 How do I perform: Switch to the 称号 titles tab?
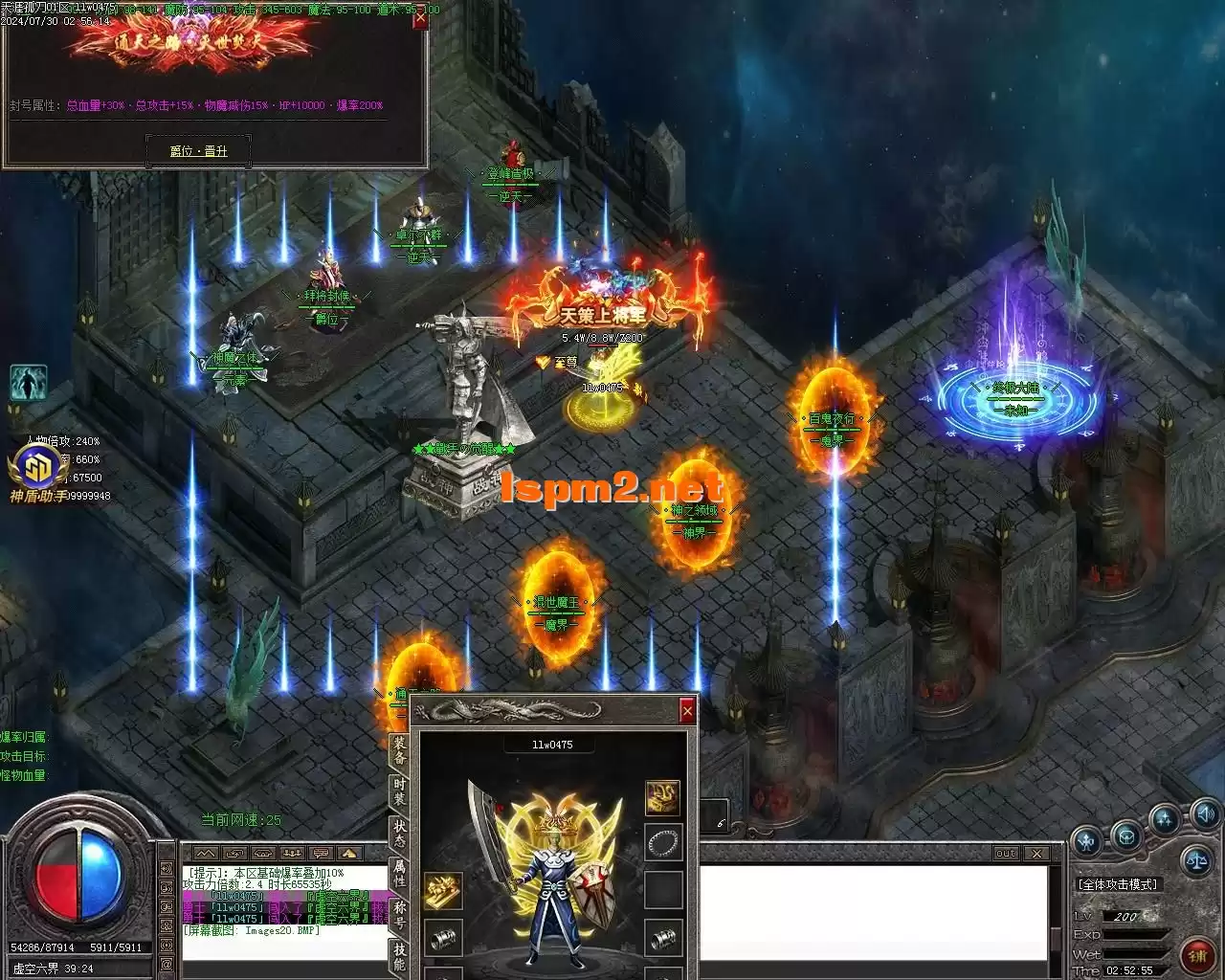[x=399, y=914]
